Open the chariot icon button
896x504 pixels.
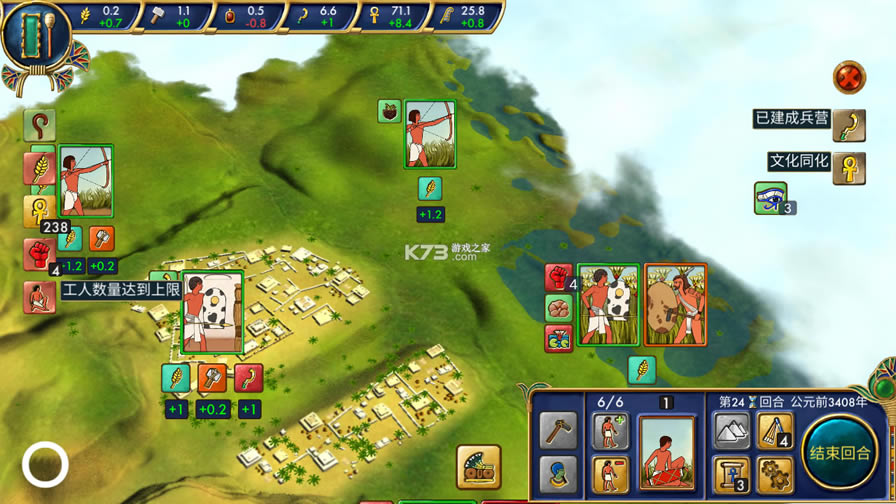click(x=478, y=467)
